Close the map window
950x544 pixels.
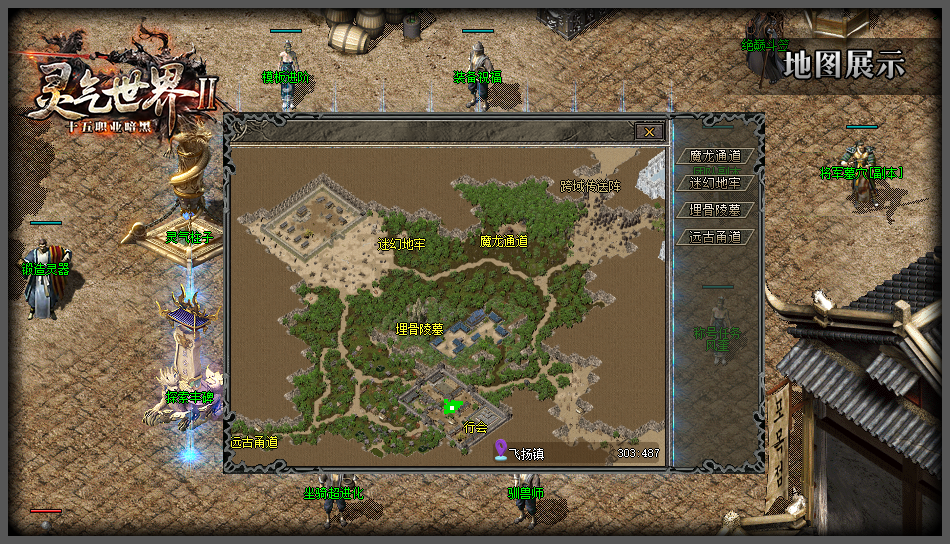649,131
